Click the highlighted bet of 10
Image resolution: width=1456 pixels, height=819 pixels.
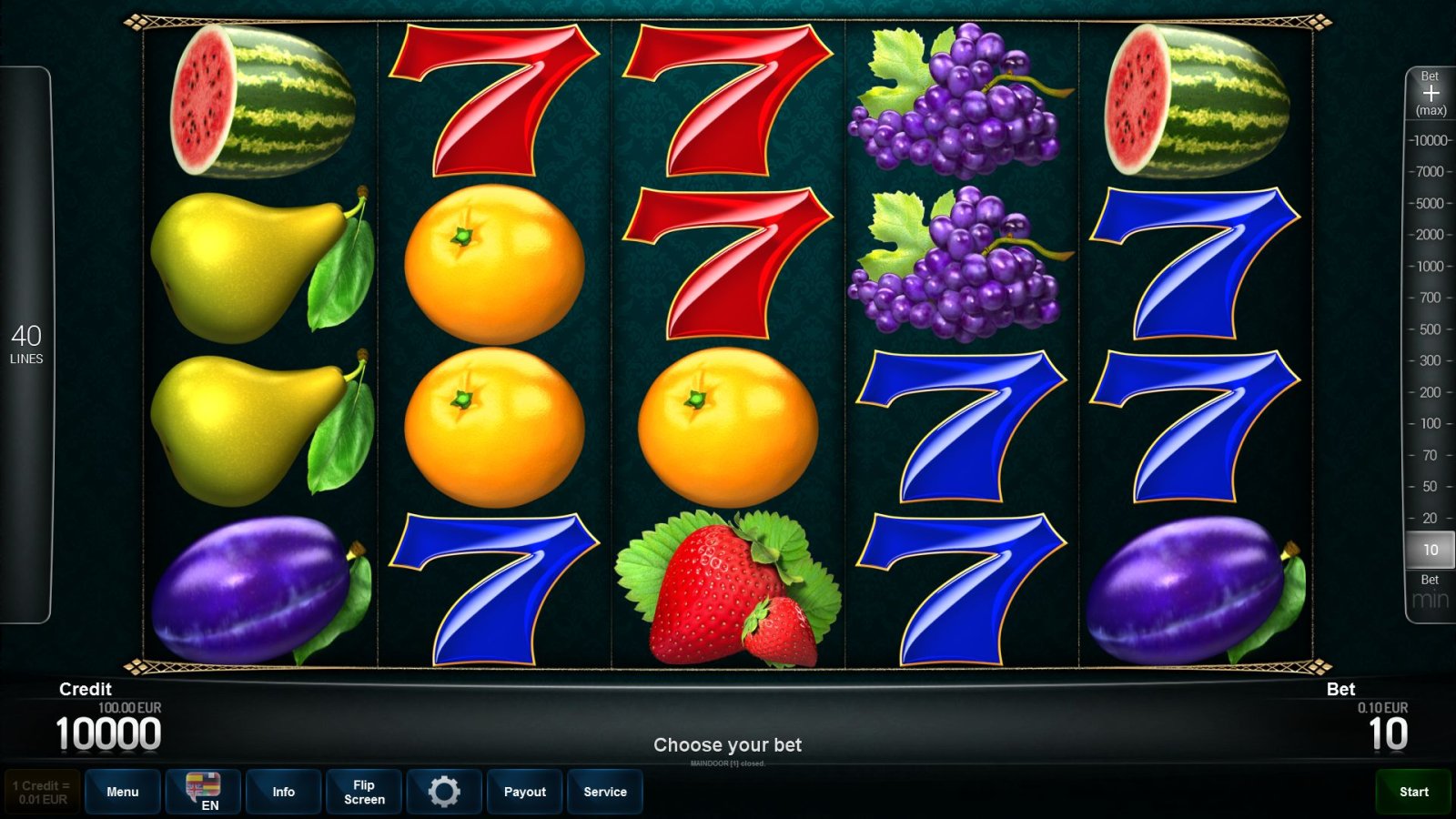[x=1429, y=550]
